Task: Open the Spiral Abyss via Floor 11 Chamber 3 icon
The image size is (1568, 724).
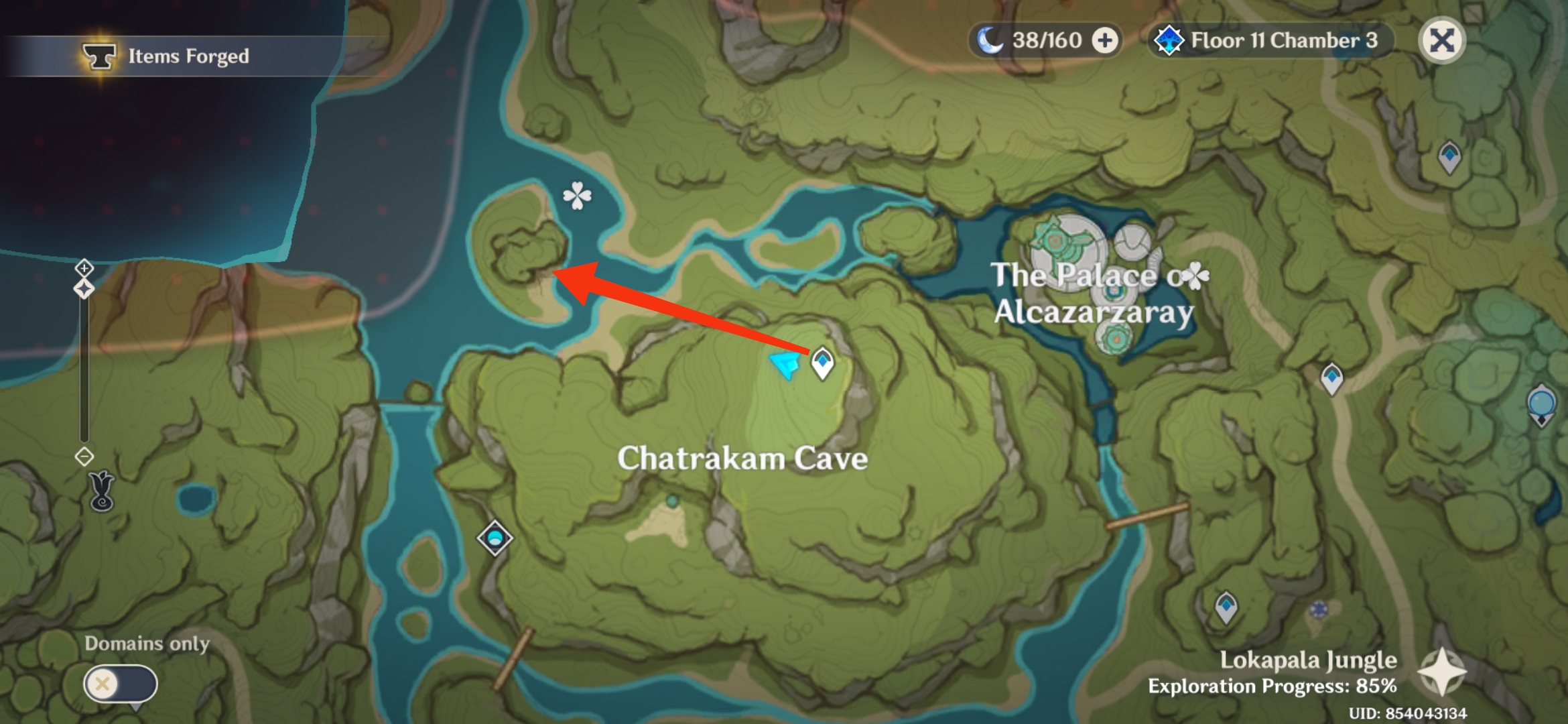Action: point(1171,40)
